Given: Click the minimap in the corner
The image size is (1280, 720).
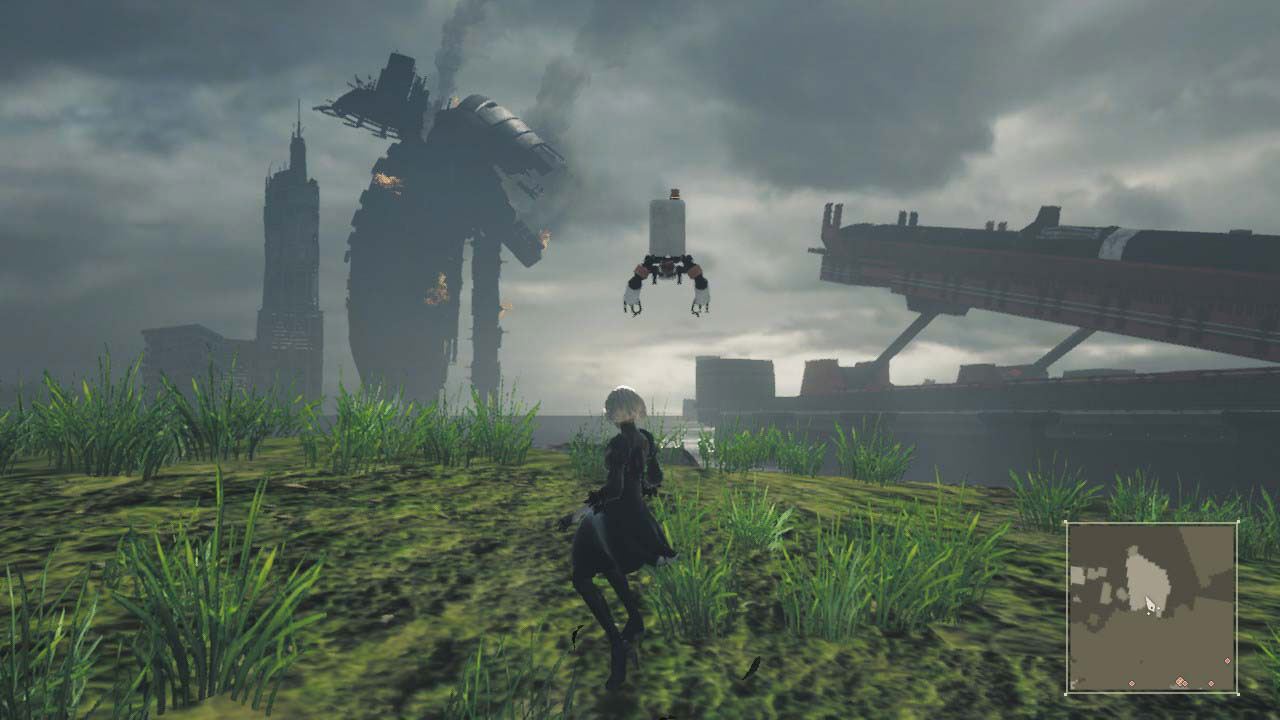Looking at the screenshot, I should [x=1152, y=607].
